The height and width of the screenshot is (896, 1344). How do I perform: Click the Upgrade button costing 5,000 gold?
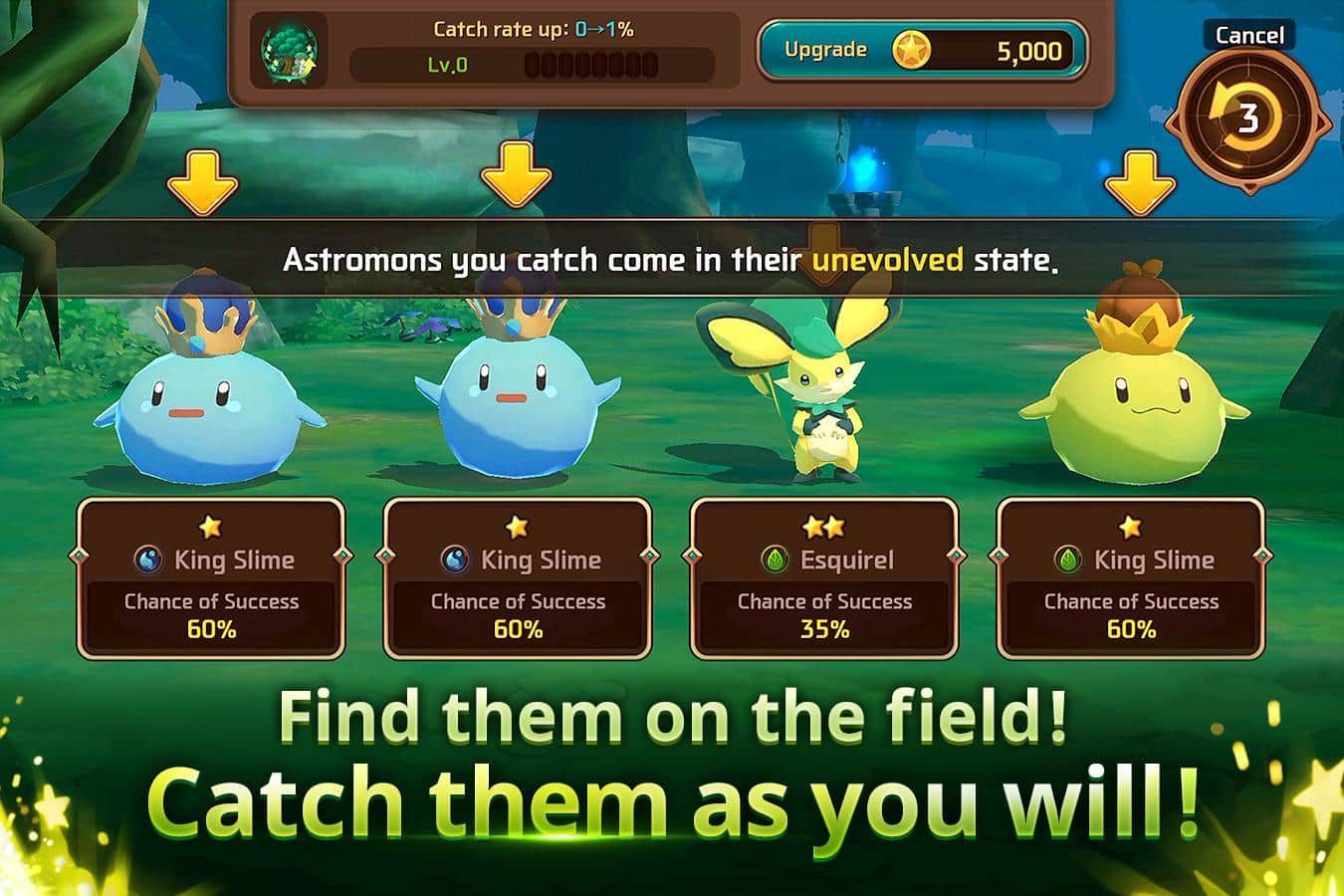point(921,50)
